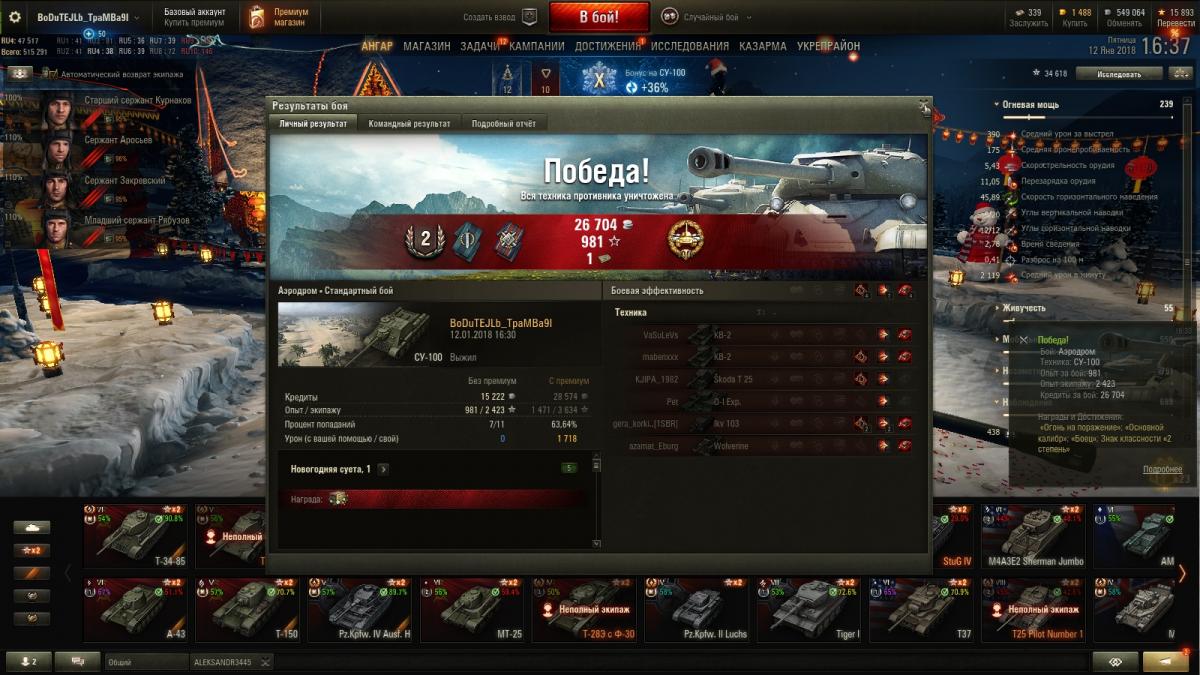Close the battle results window

click(x=925, y=105)
